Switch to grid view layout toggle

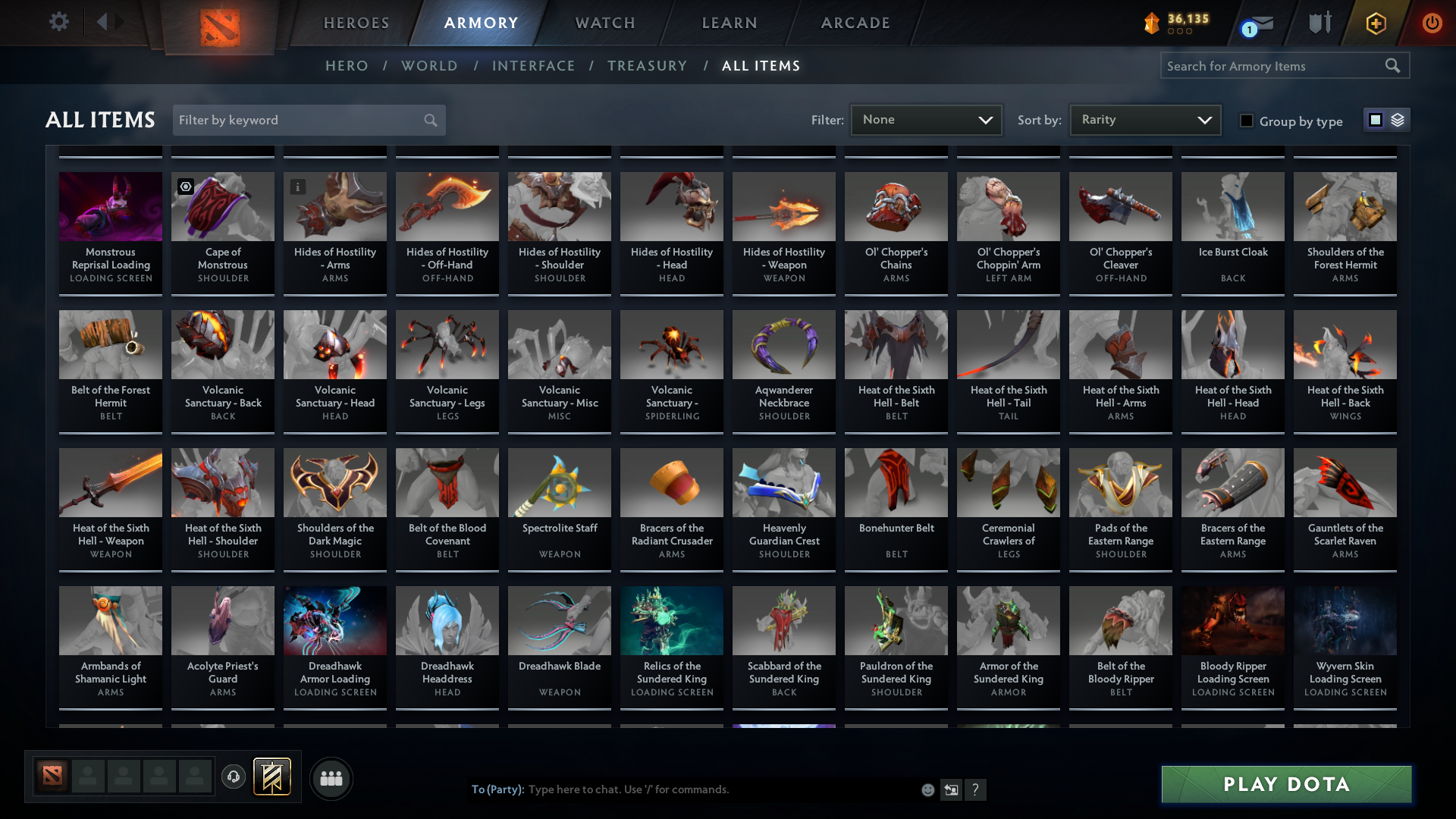point(1375,120)
